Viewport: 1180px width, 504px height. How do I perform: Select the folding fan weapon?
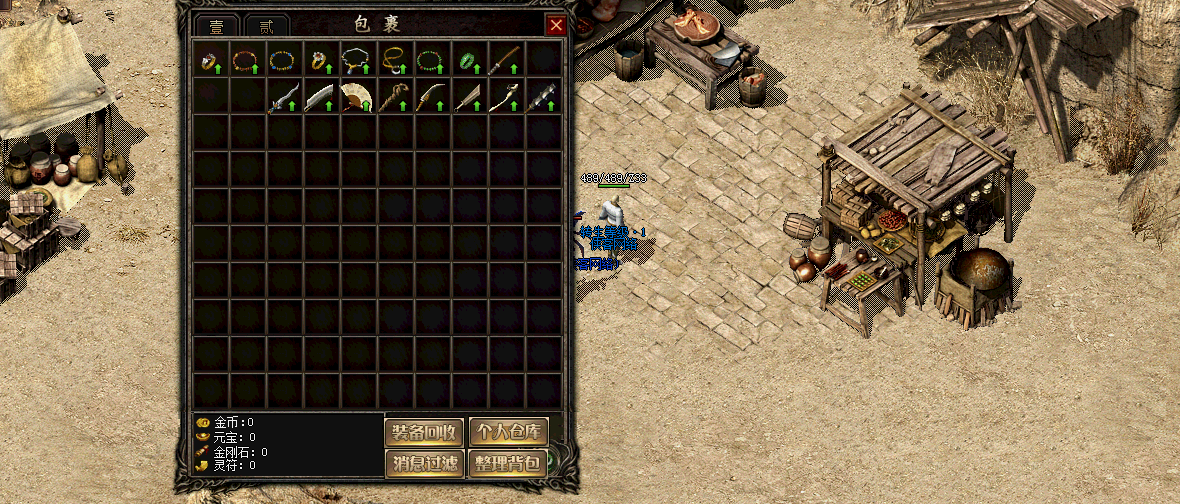[357, 97]
